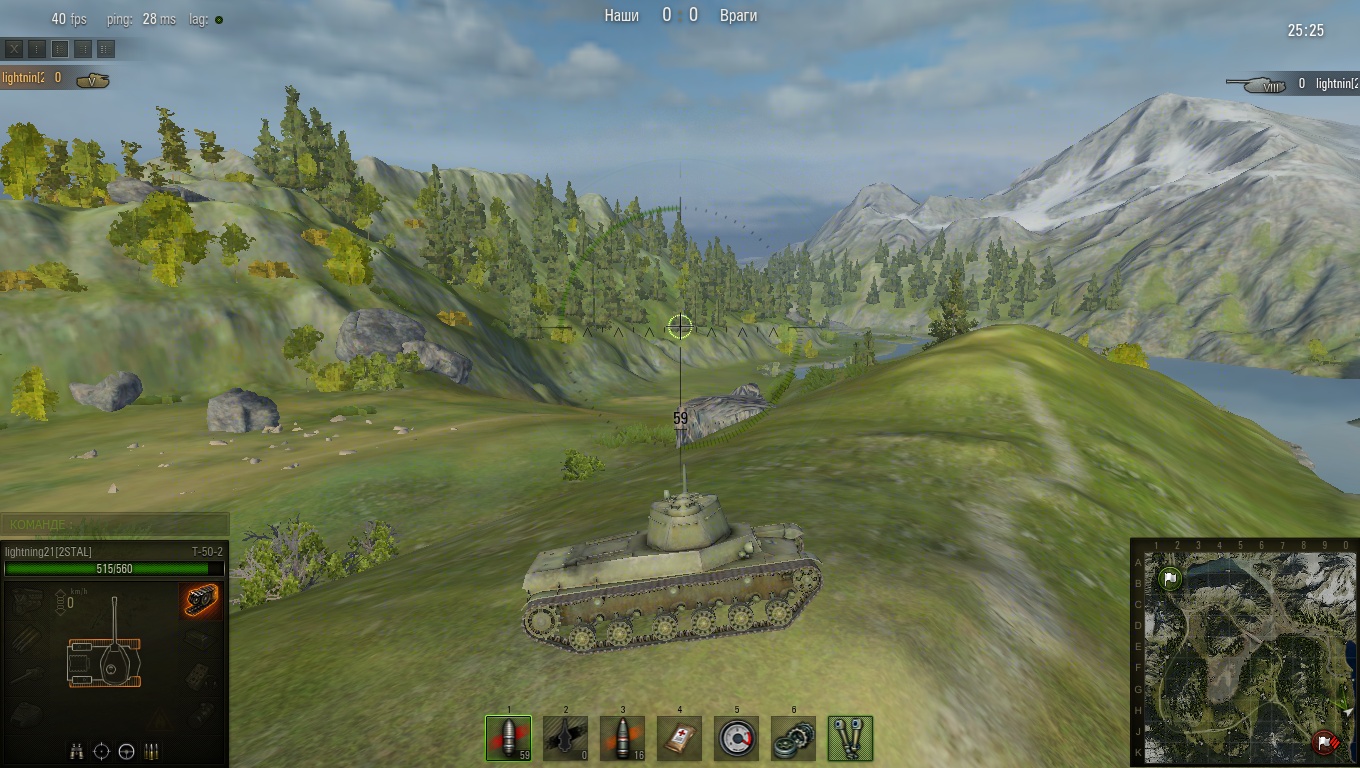
Task: Switch player list to the widest column mode
Action: coord(106,48)
